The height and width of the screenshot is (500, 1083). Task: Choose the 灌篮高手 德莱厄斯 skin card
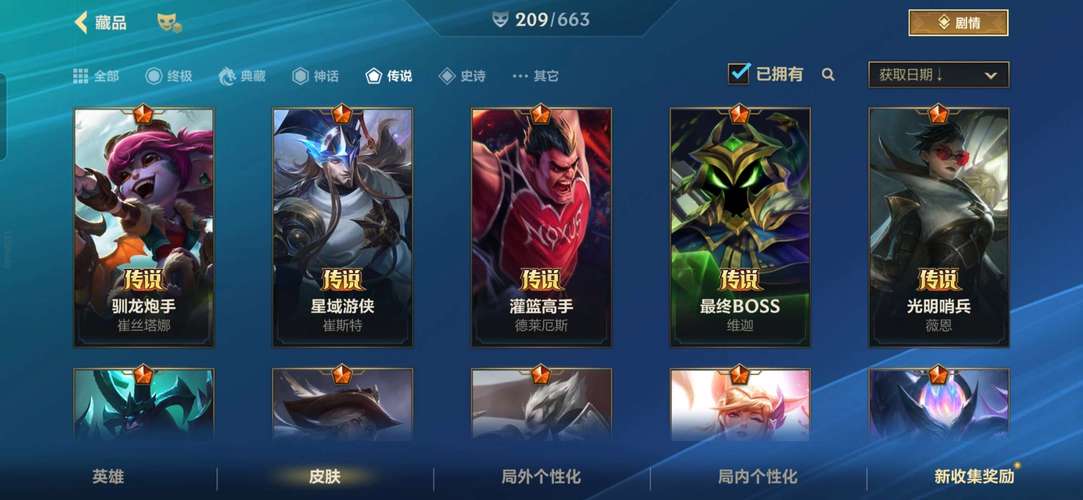pyautogui.click(x=541, y=227)
